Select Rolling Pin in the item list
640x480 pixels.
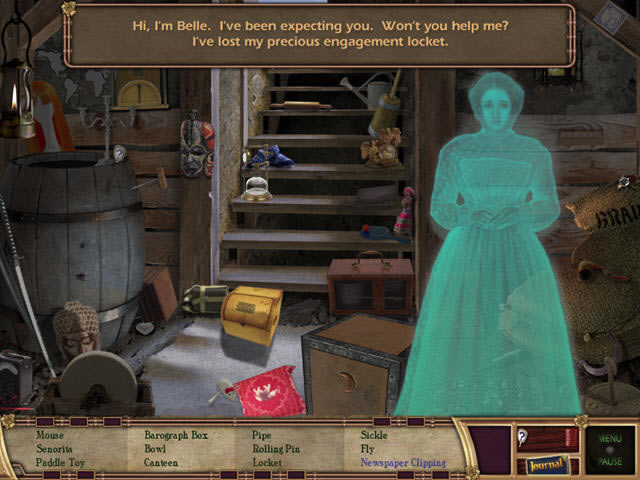276,449
